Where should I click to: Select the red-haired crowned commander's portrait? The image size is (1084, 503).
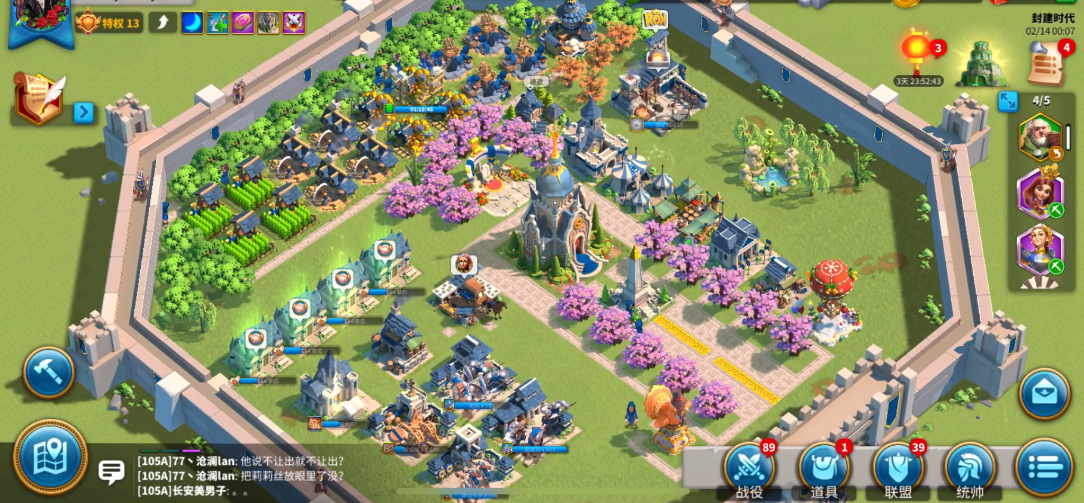[x=1040, y=192]
